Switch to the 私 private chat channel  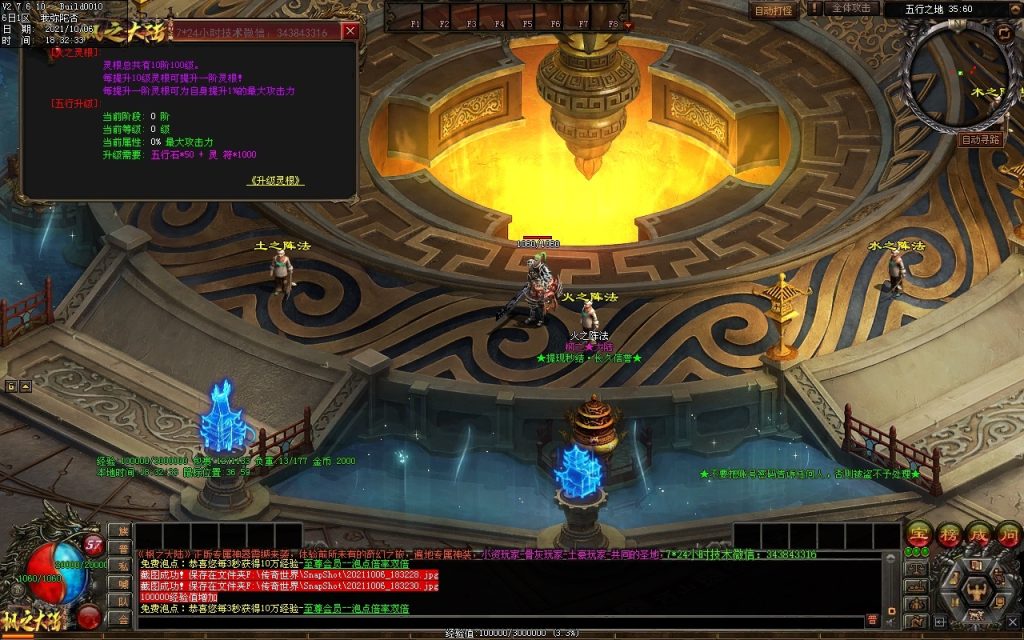click(x=123, y=566)
